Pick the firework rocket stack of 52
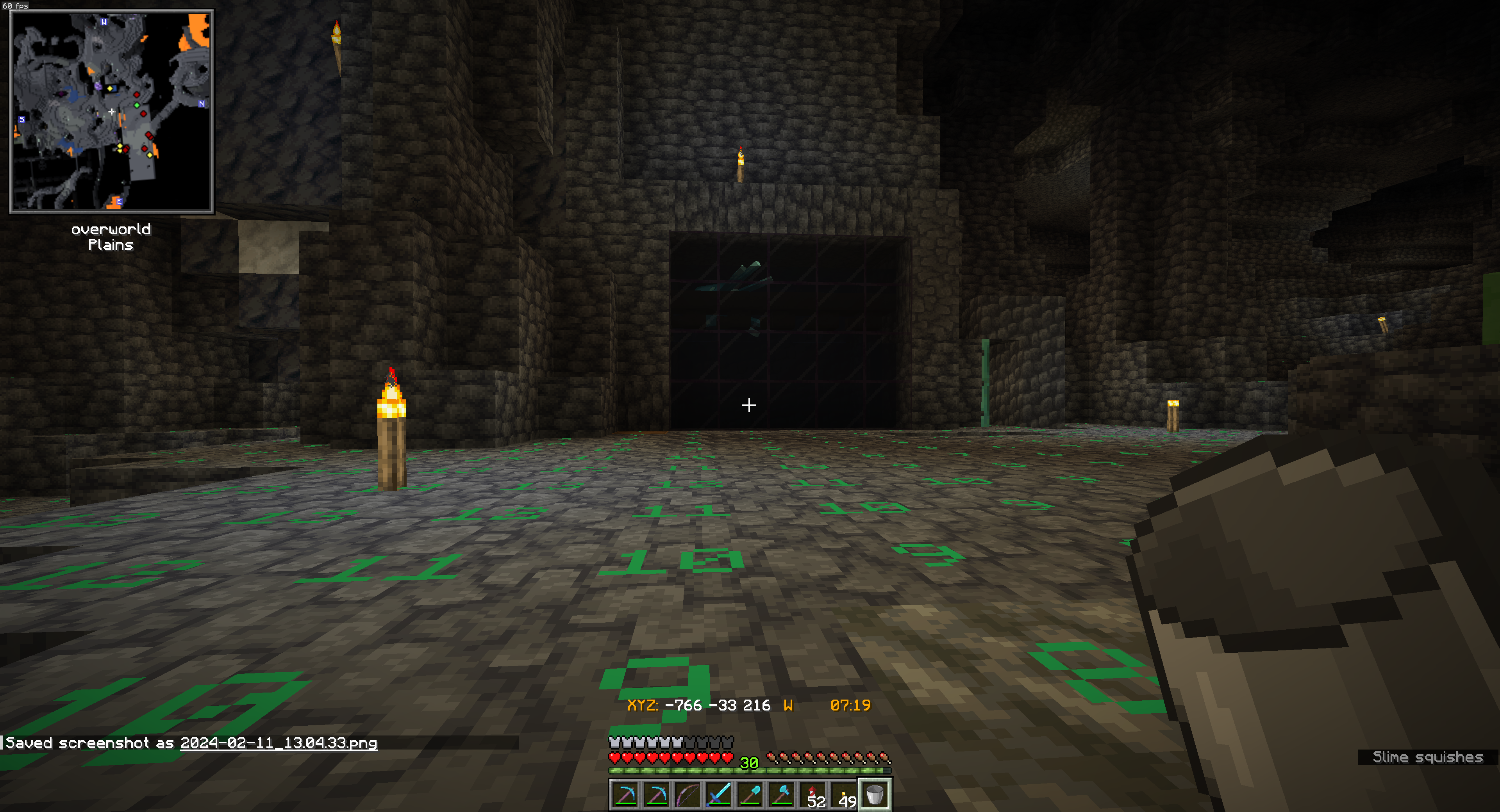Viewport: 1500px width, 812px height. (x=813, y=794)
